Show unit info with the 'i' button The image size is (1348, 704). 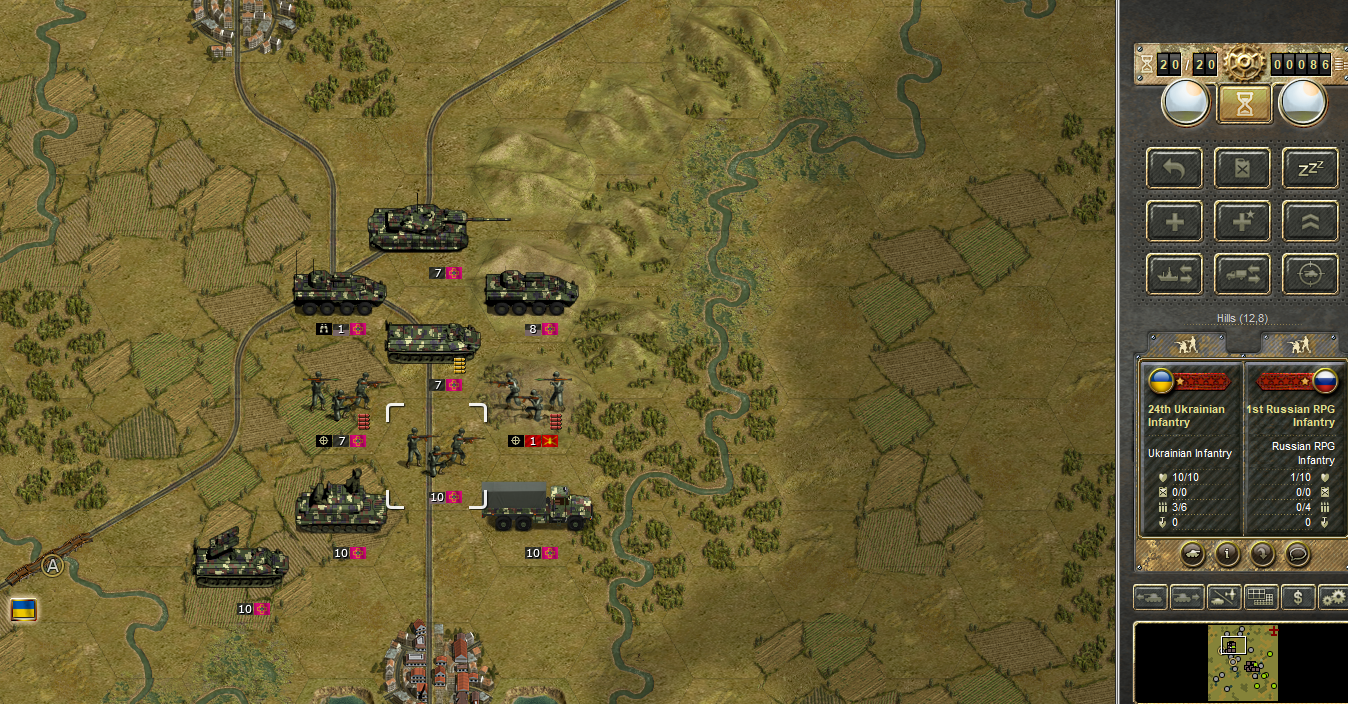pos(1228,553)
